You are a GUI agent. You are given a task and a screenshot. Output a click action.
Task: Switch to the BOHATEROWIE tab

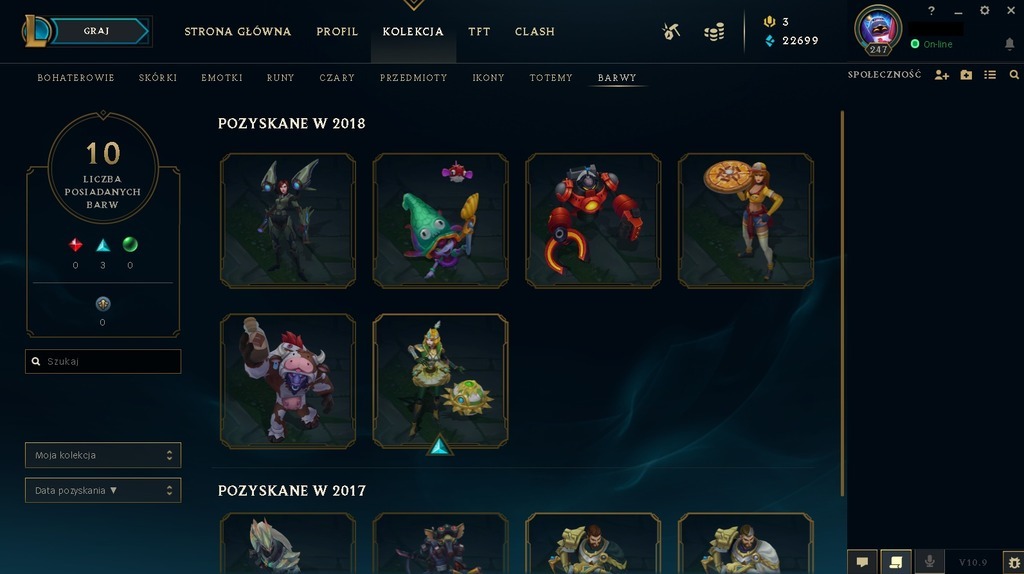click(x=76, y=78)
